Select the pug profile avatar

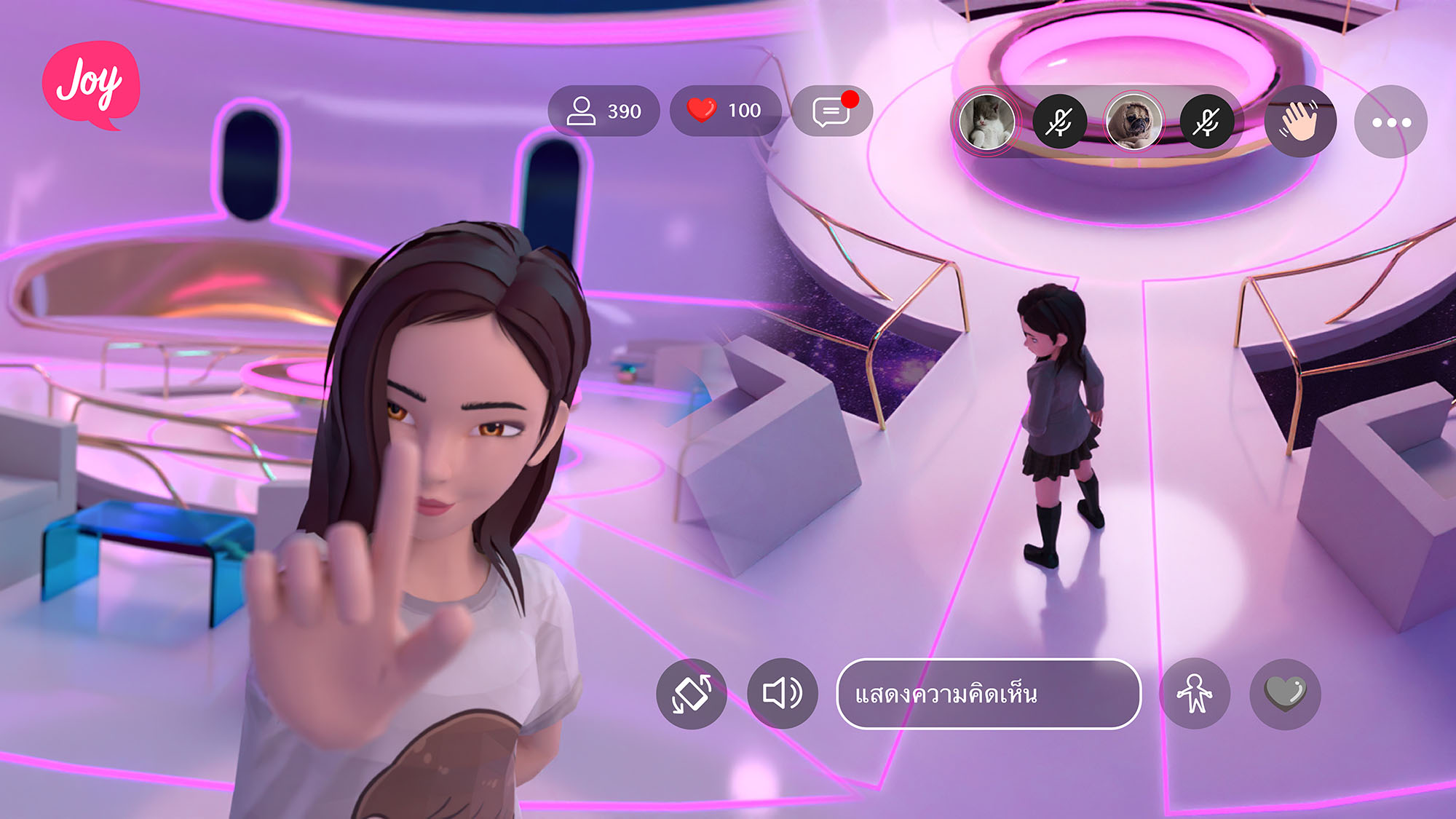tap(1133, 122)
